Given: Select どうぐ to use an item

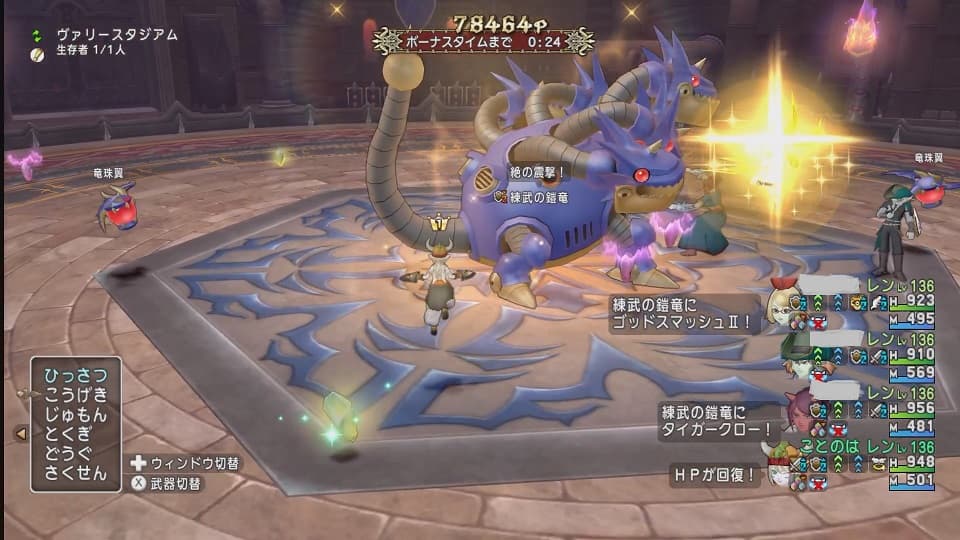Looking at the screenshot, I should pos(75,453).
